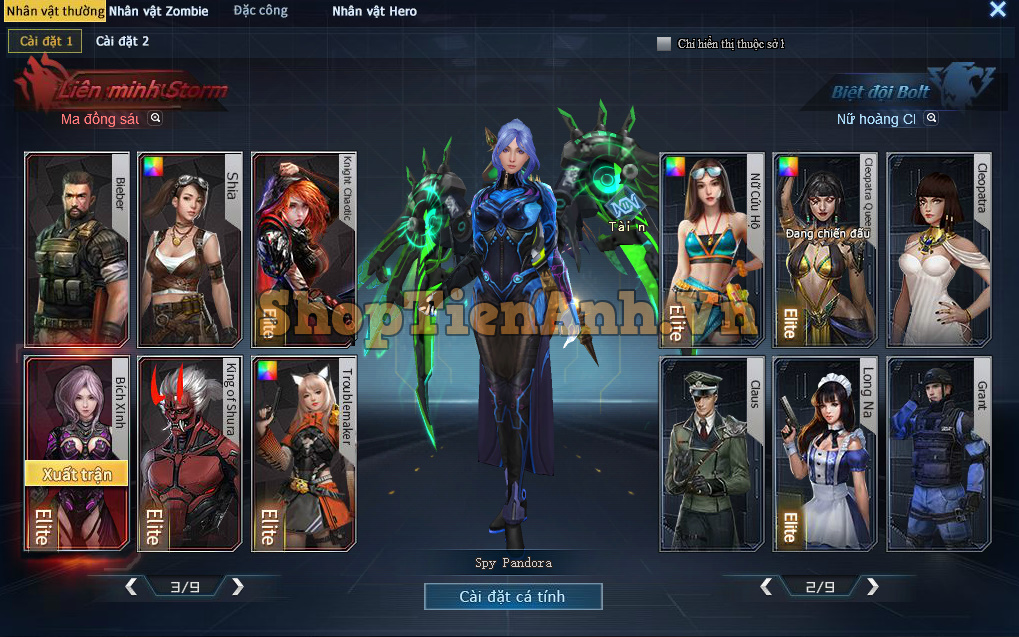Go to next Storm alliance page
The image size is (1019, 637).
click(238, 587)
